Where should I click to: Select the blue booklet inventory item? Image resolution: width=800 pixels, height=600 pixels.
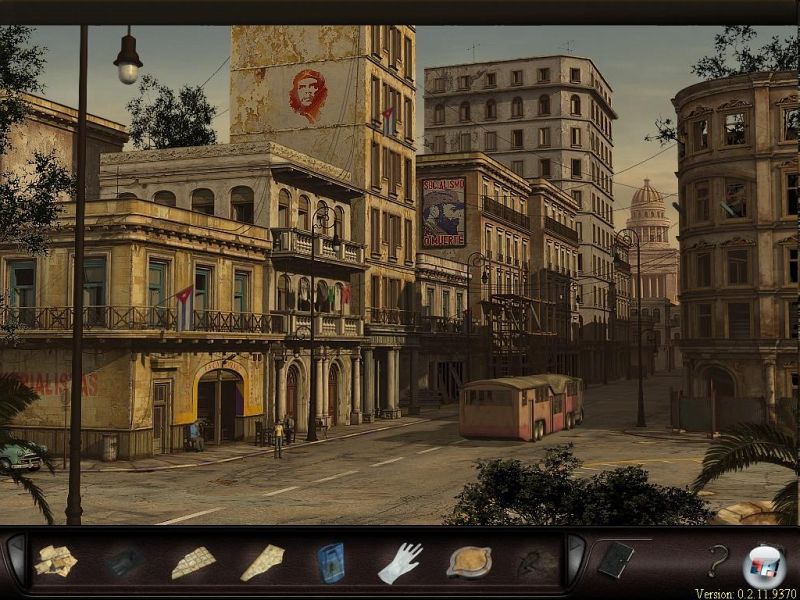(331, 562)
